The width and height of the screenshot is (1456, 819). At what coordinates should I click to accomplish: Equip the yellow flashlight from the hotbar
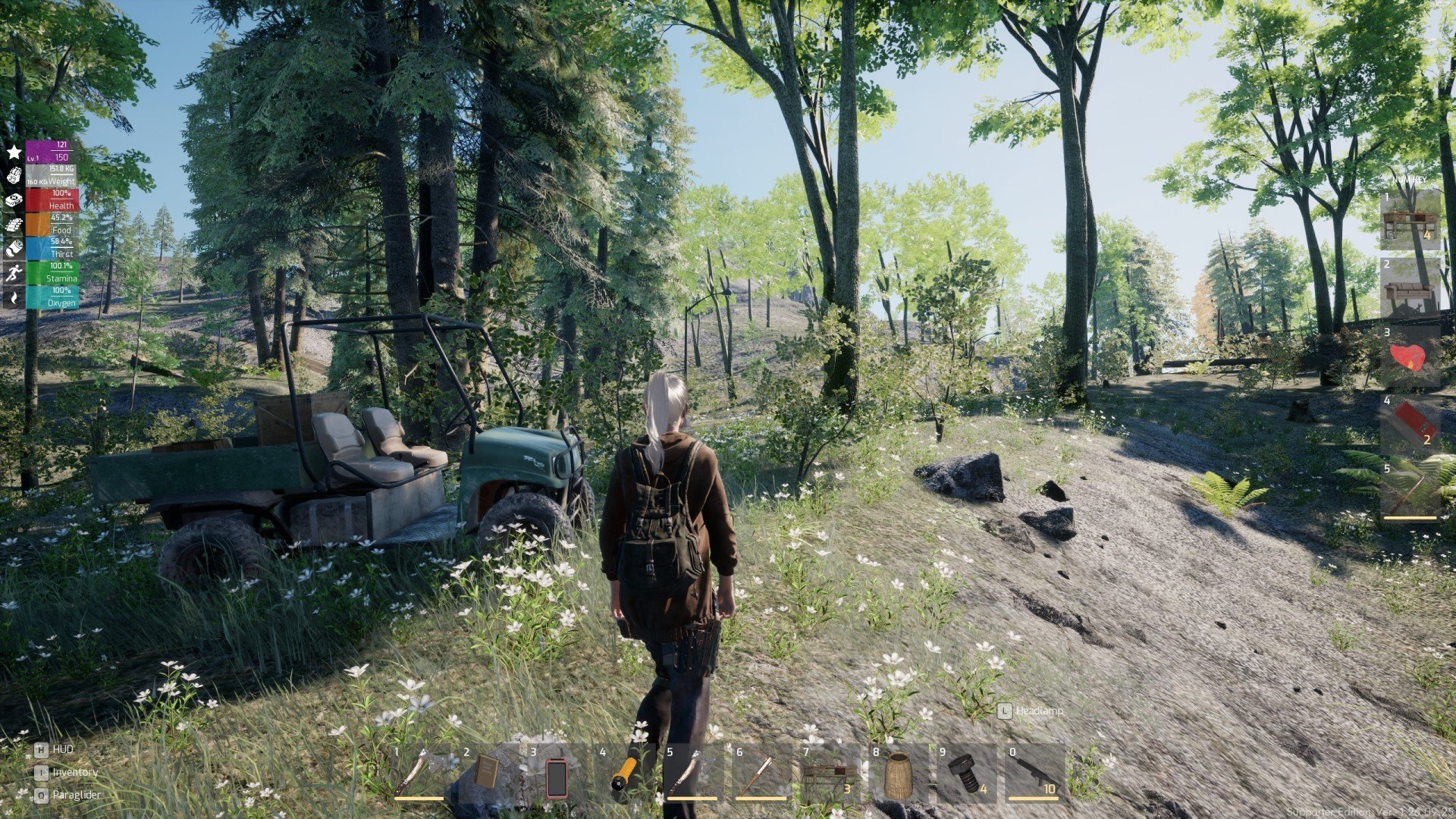coord(625,773)
